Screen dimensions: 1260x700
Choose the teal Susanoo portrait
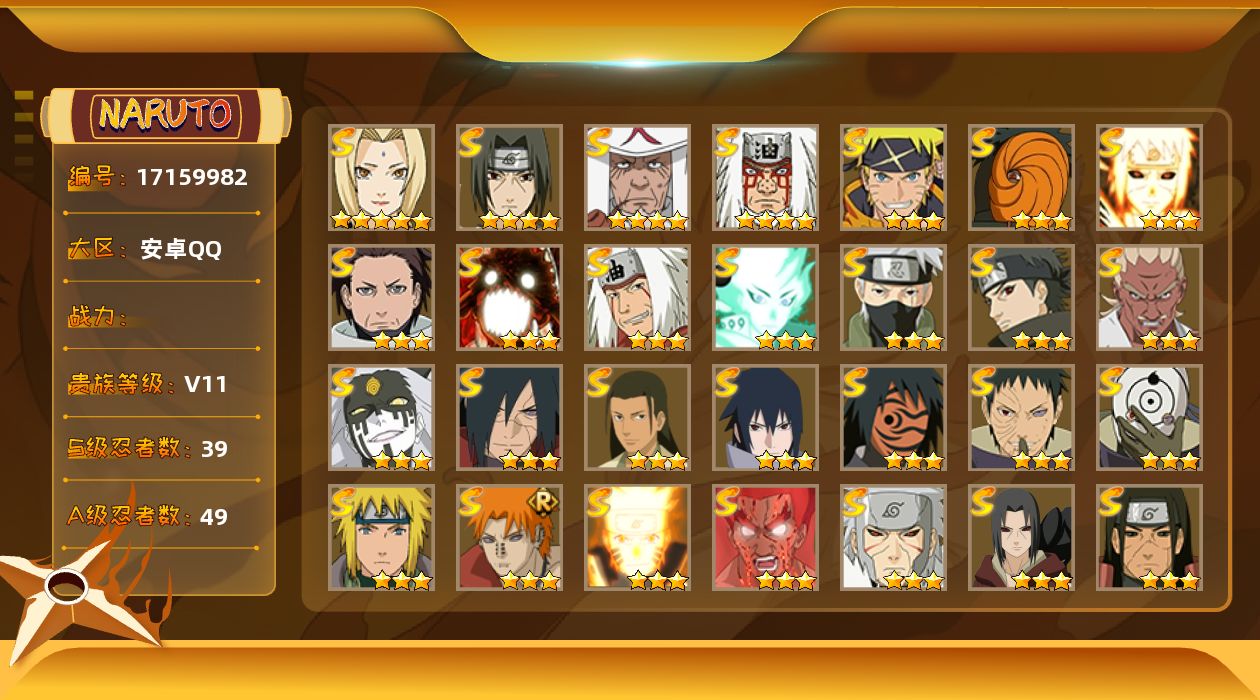pos(765,297)
